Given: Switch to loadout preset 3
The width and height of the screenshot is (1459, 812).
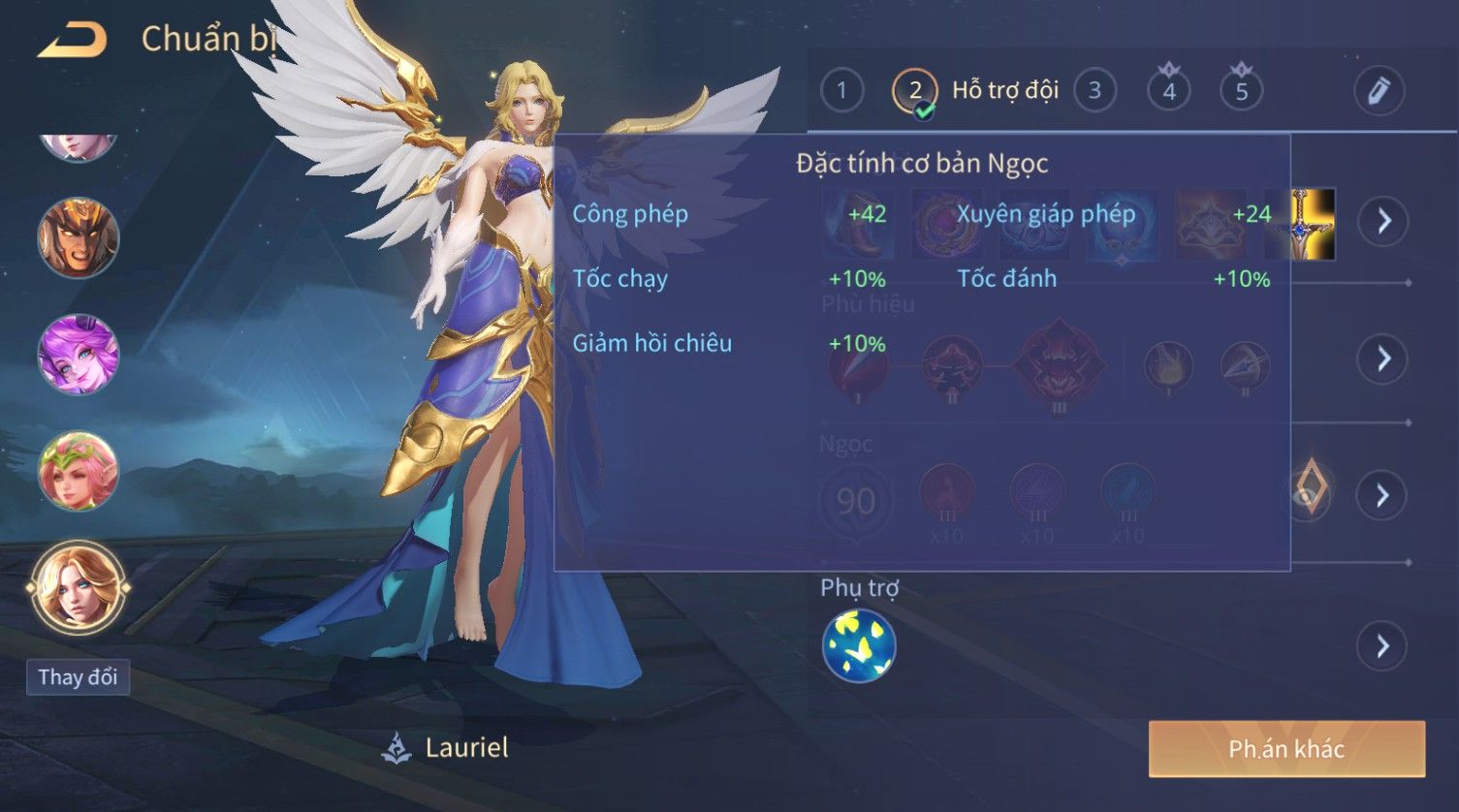Looking at the screenshot, I should point(1094,91).
